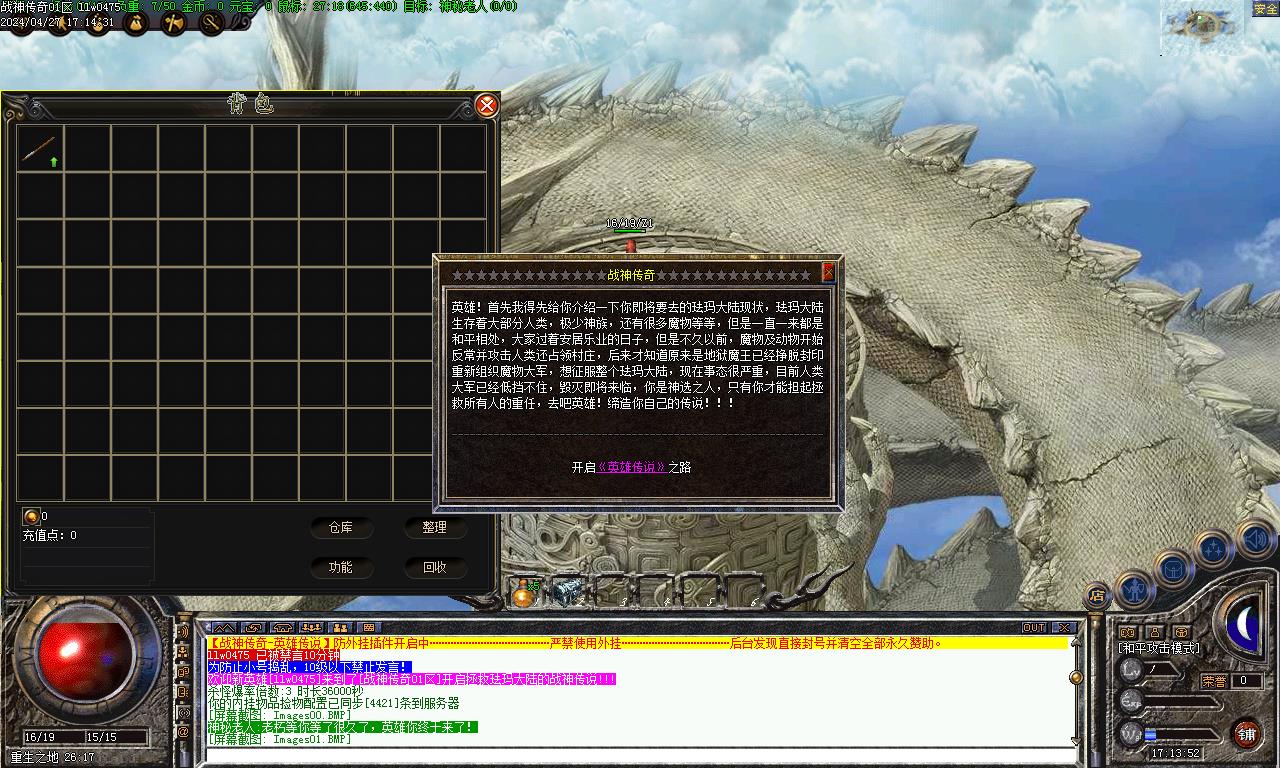Open the sparkle skills round button
This screenshot has width=1280, height=768.
point(1213,549)
